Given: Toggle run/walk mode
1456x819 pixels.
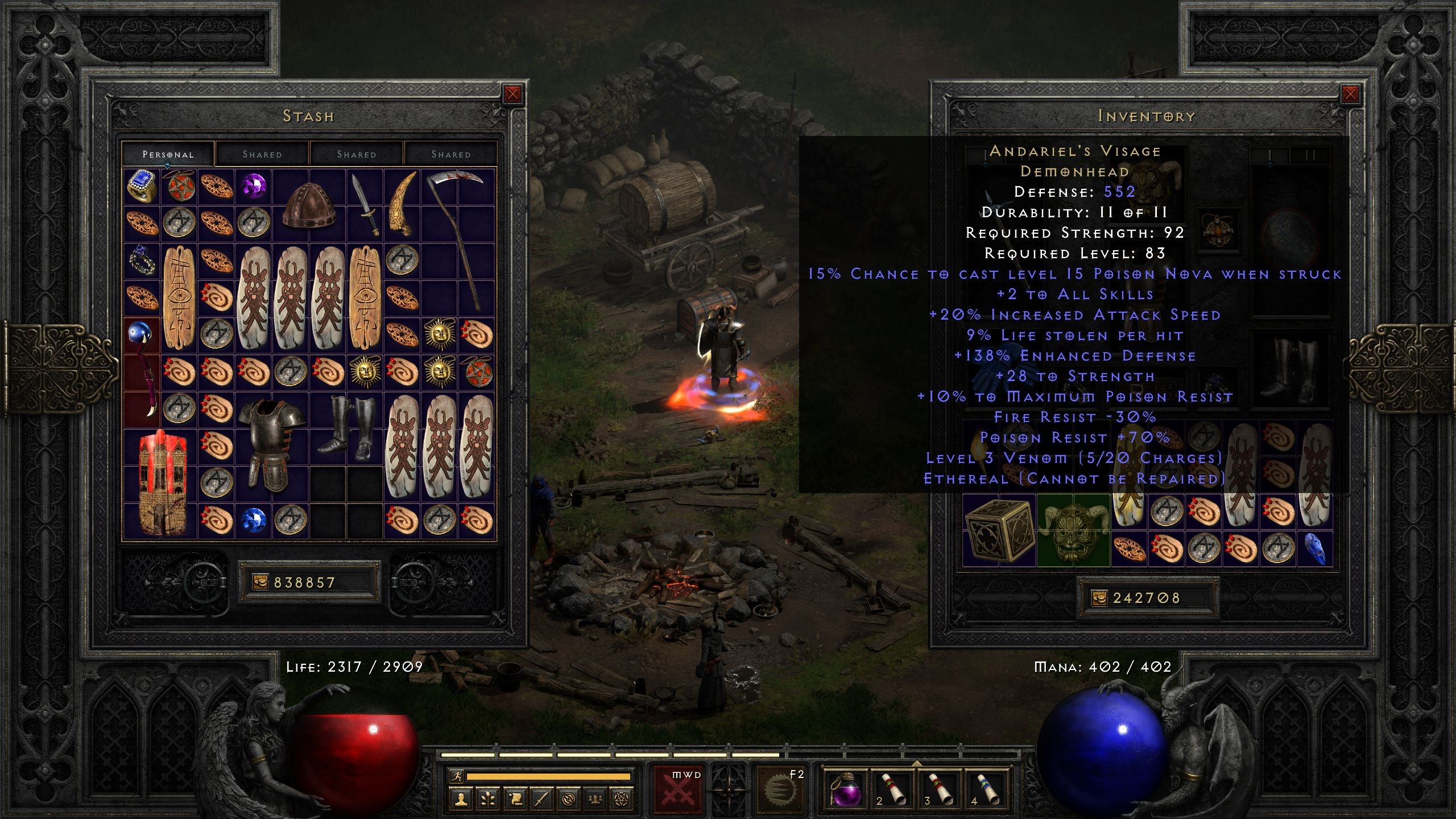Looking at the screenshot, I should pyautogui.click(x=458, y=777).
